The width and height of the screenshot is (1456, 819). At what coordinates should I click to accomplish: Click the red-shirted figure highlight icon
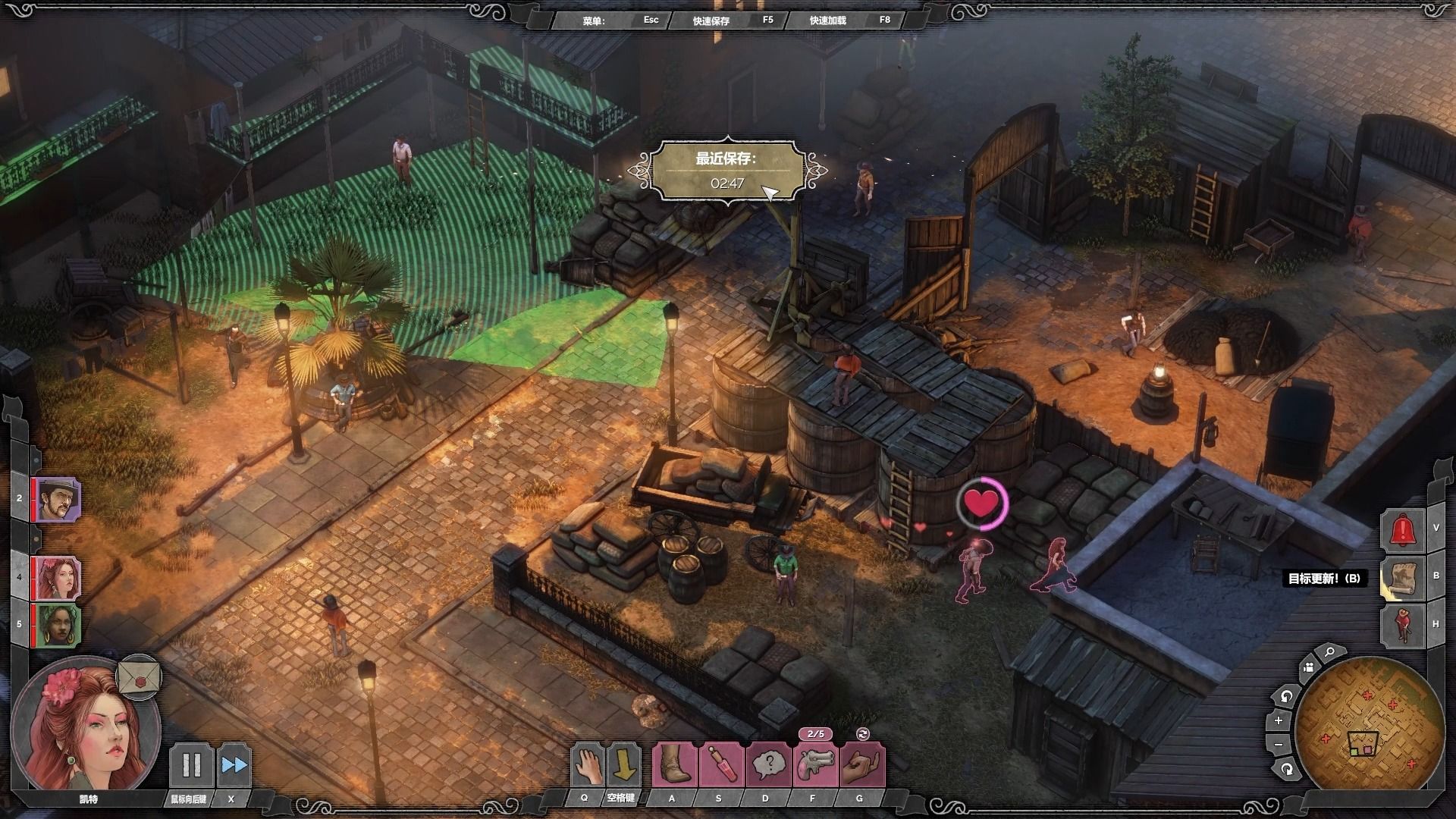pos(1403,626)
